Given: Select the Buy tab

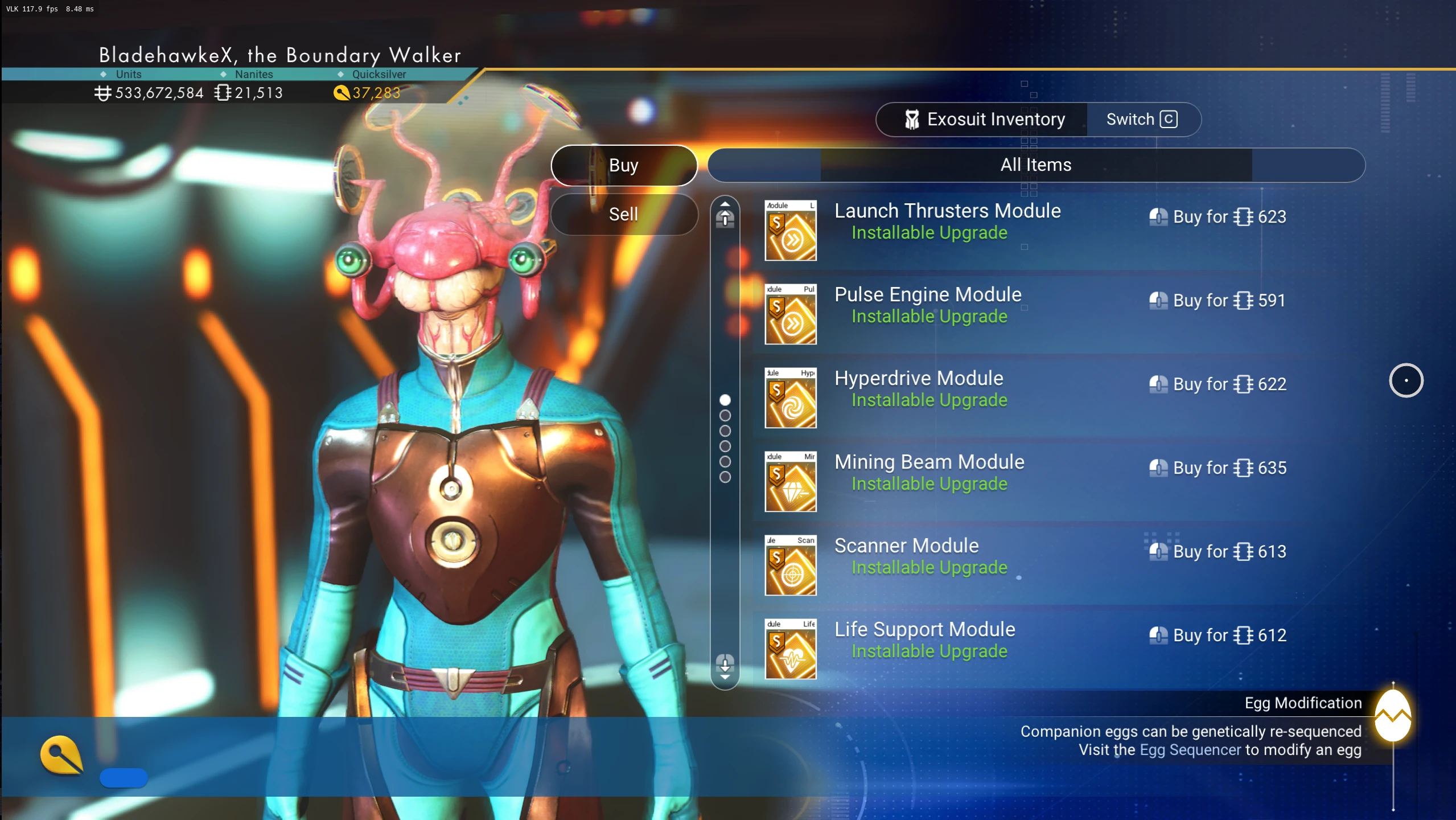Looking at the screenshot, I should [624, 165].
